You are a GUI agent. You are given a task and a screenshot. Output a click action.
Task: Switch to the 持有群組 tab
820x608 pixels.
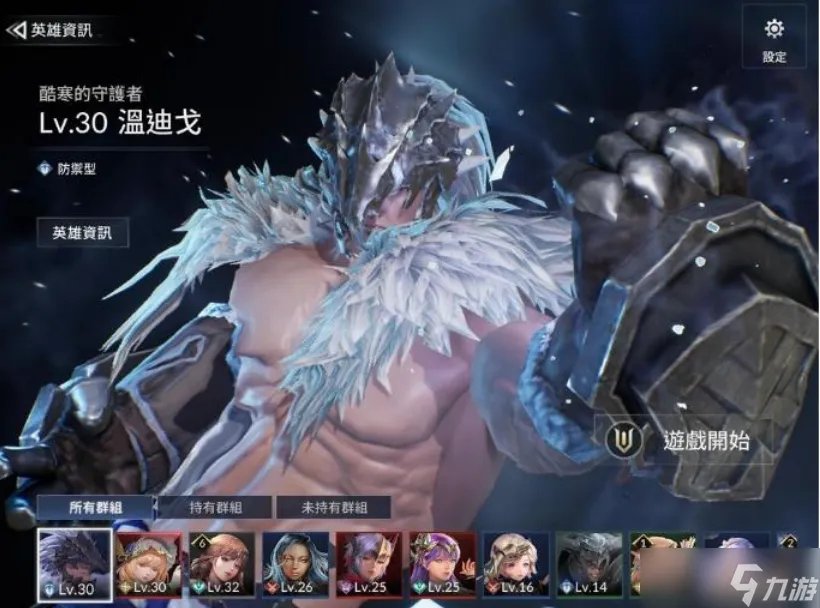[x=216, y=508]
